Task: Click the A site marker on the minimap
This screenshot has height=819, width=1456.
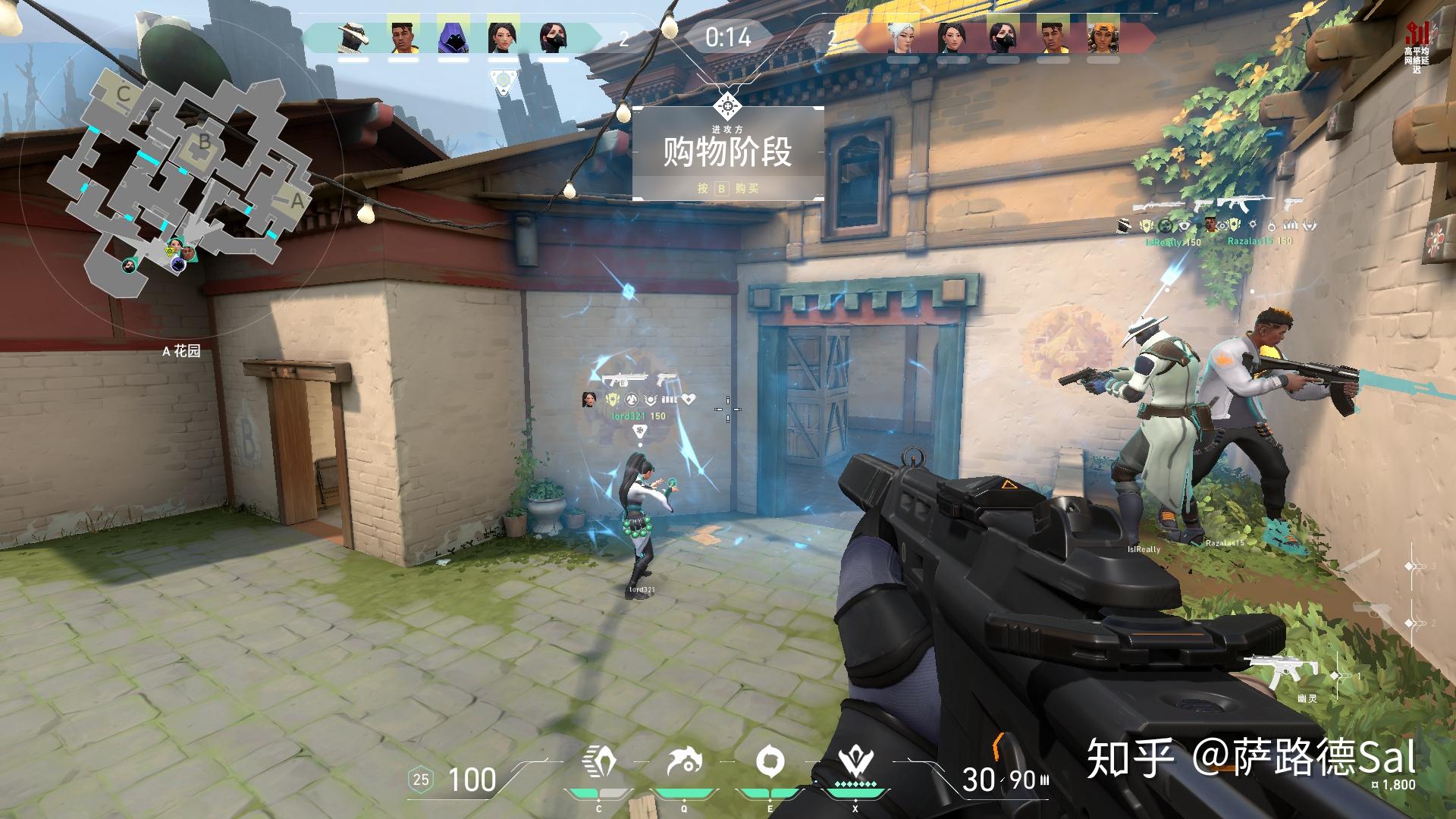Action: pyautogui.click(x=297, y=202)
